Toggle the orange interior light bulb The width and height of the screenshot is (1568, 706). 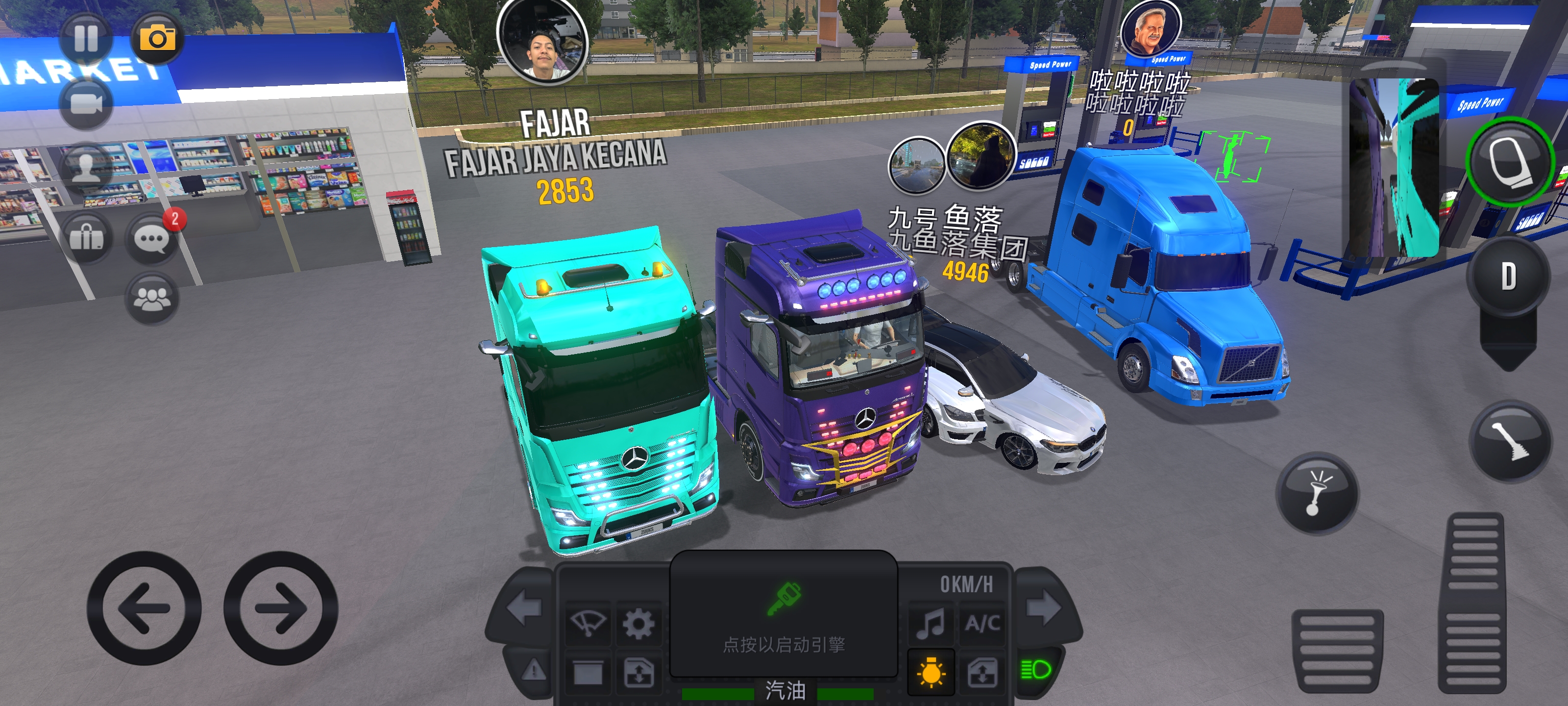point(931,673)
